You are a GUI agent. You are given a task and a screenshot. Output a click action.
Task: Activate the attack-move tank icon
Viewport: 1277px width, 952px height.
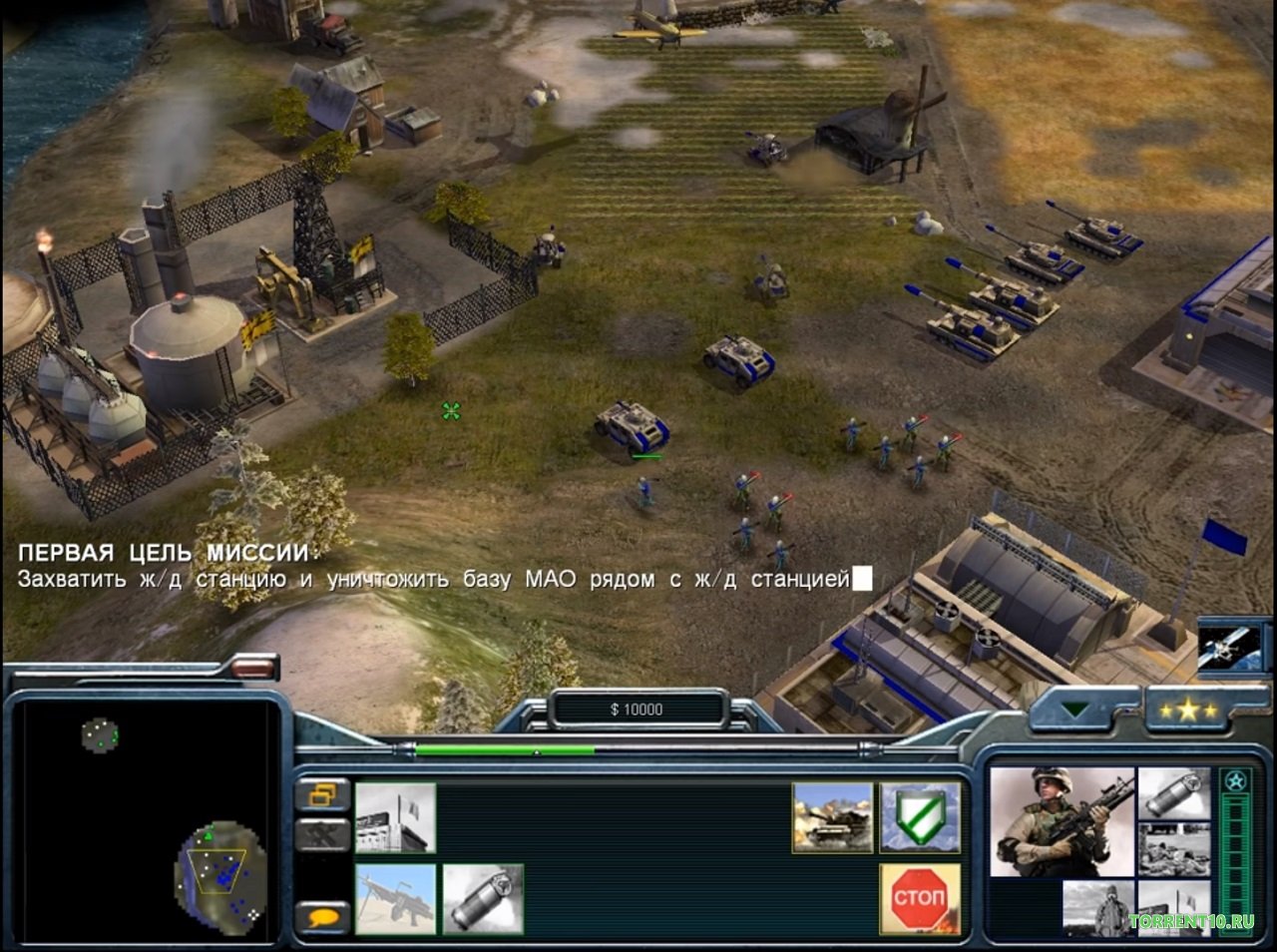pos(832,817)
